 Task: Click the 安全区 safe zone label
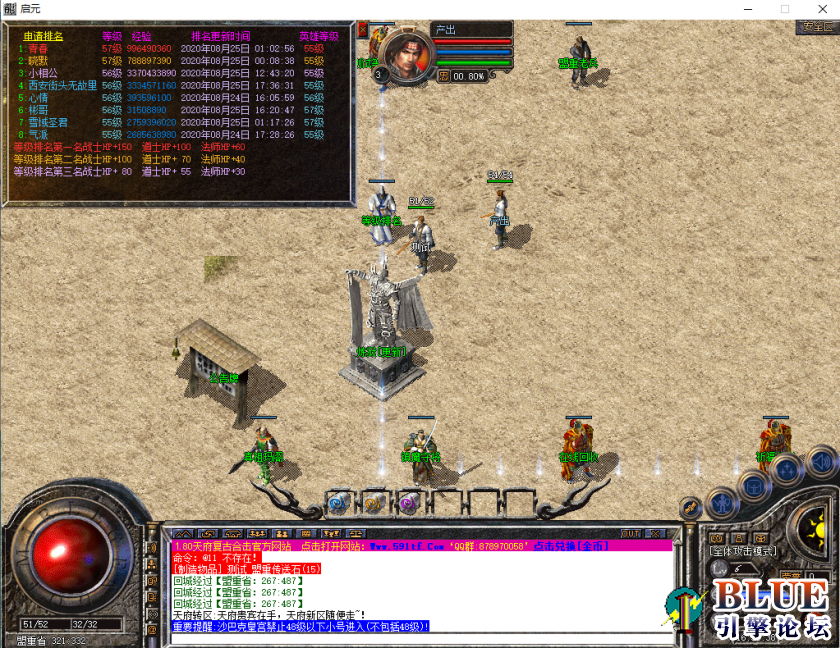tap(818, 27)
